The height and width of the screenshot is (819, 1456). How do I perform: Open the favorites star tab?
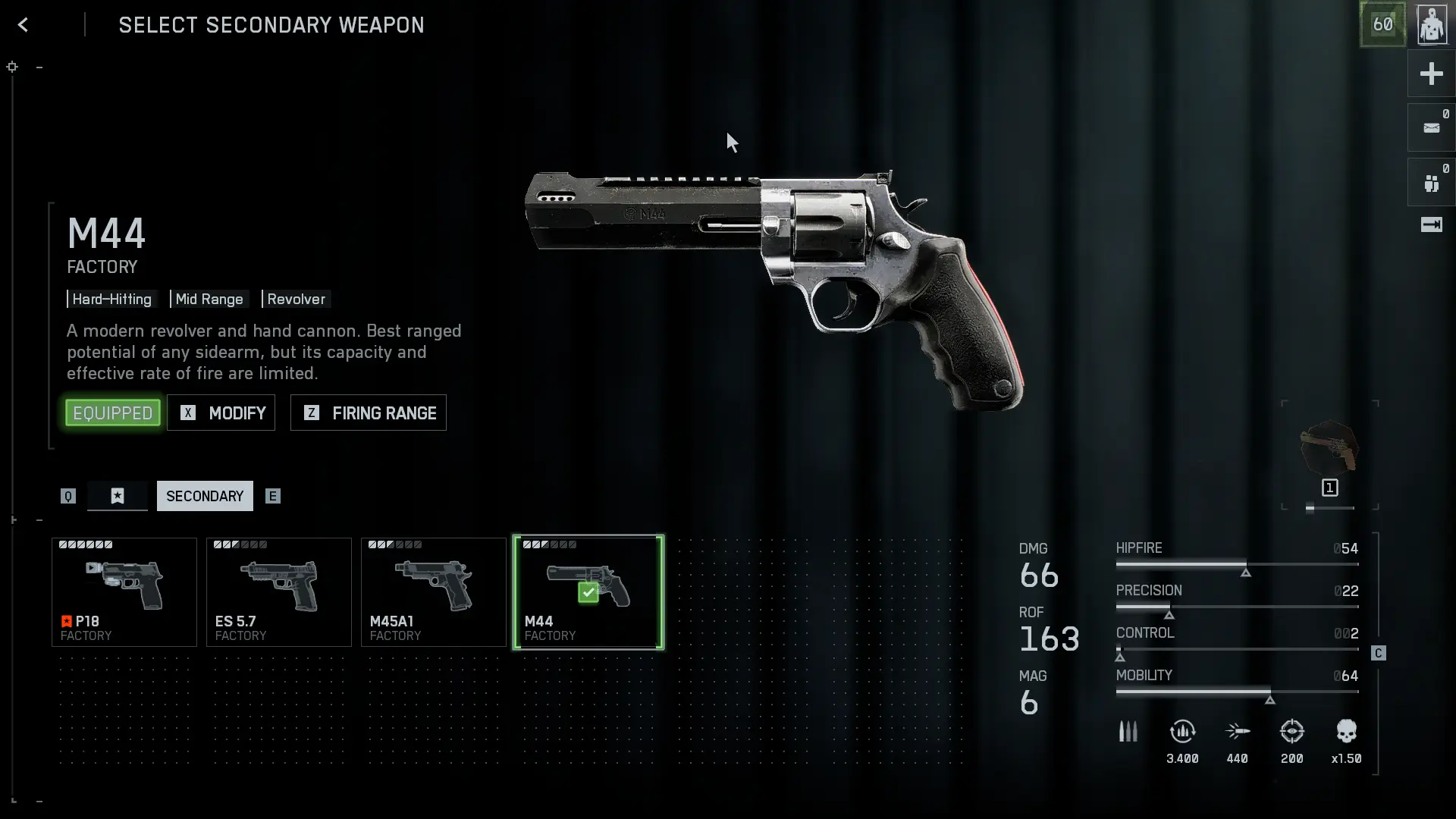click(x=118, y=496)
